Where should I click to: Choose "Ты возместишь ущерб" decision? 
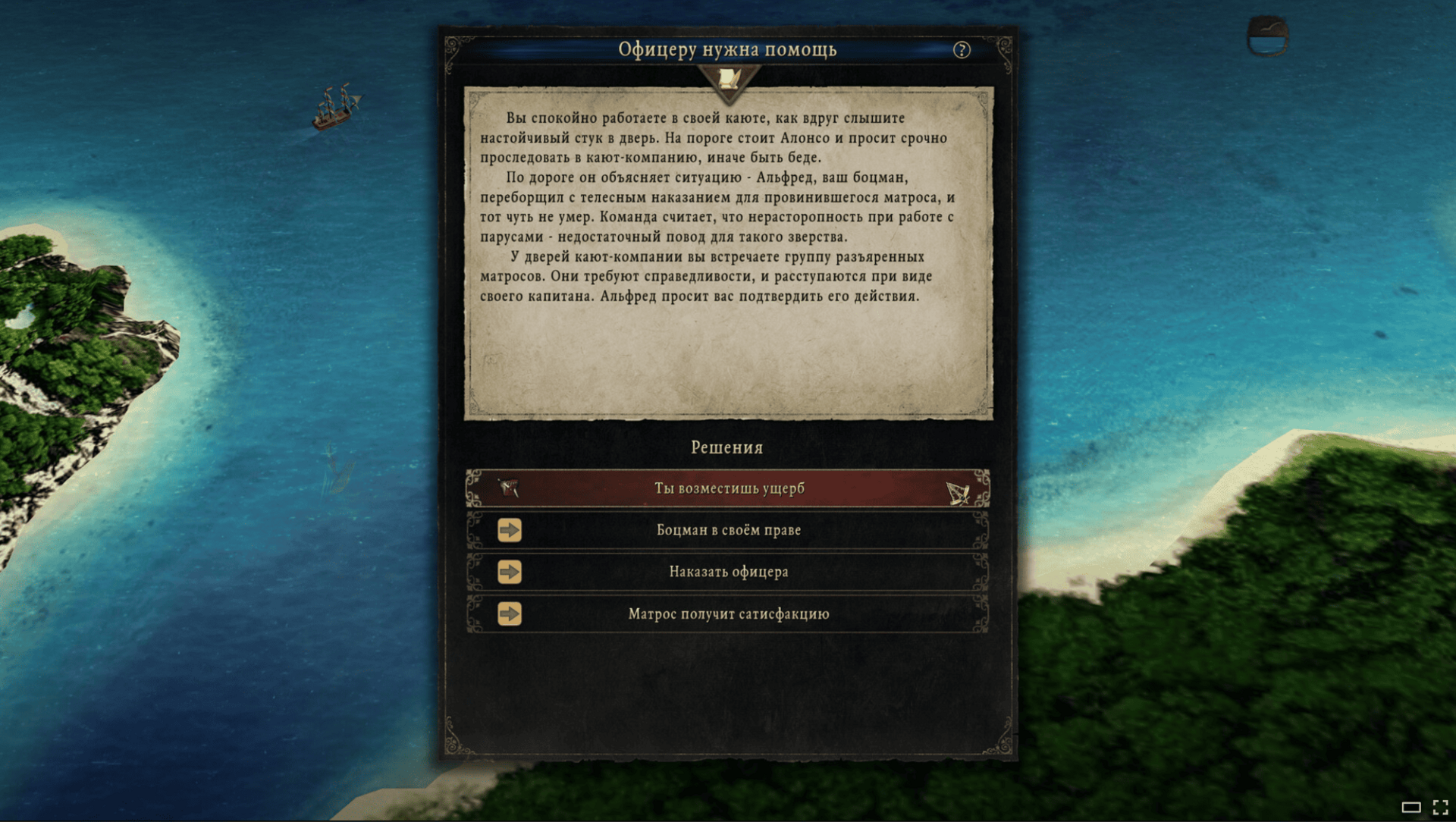[x=728, y=488]
